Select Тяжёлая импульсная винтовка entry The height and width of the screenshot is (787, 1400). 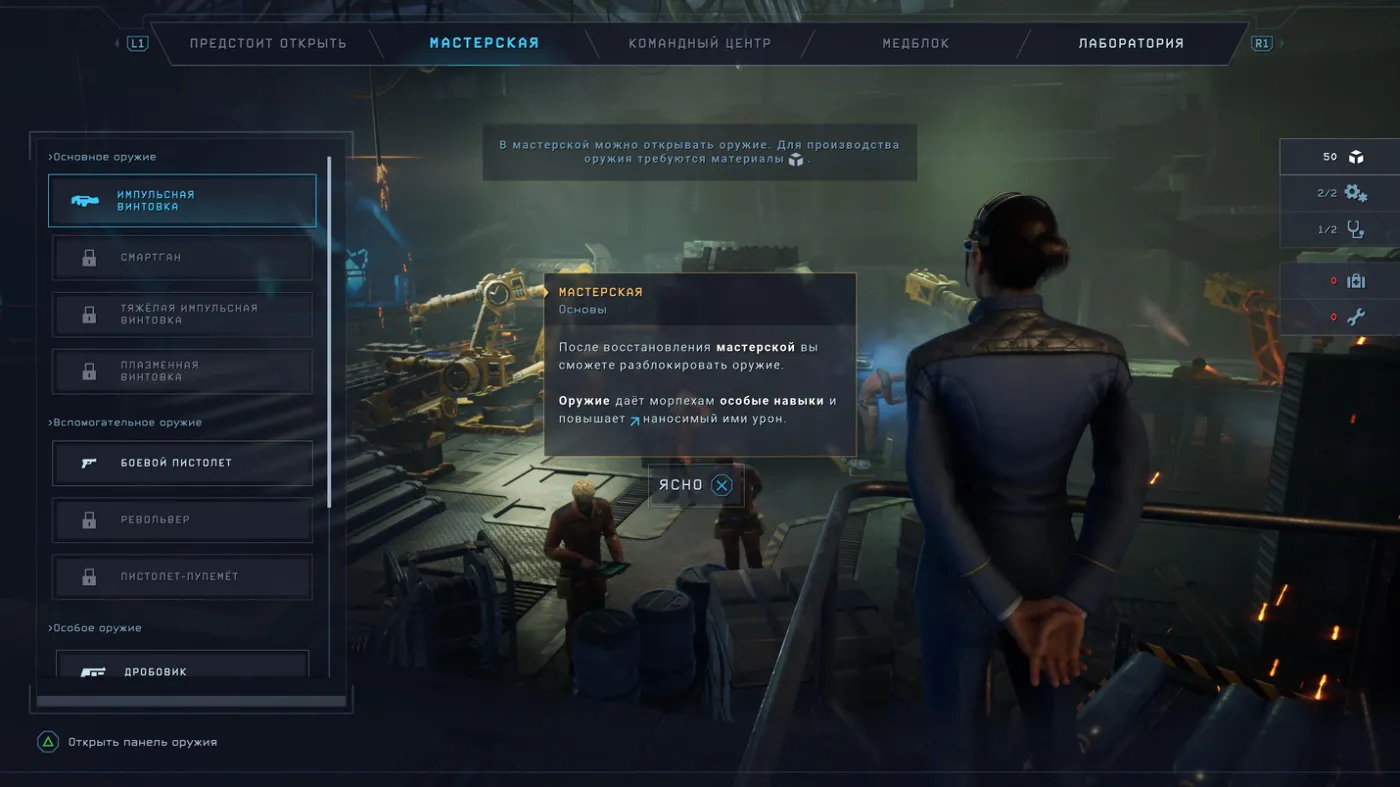coord(182,314)
